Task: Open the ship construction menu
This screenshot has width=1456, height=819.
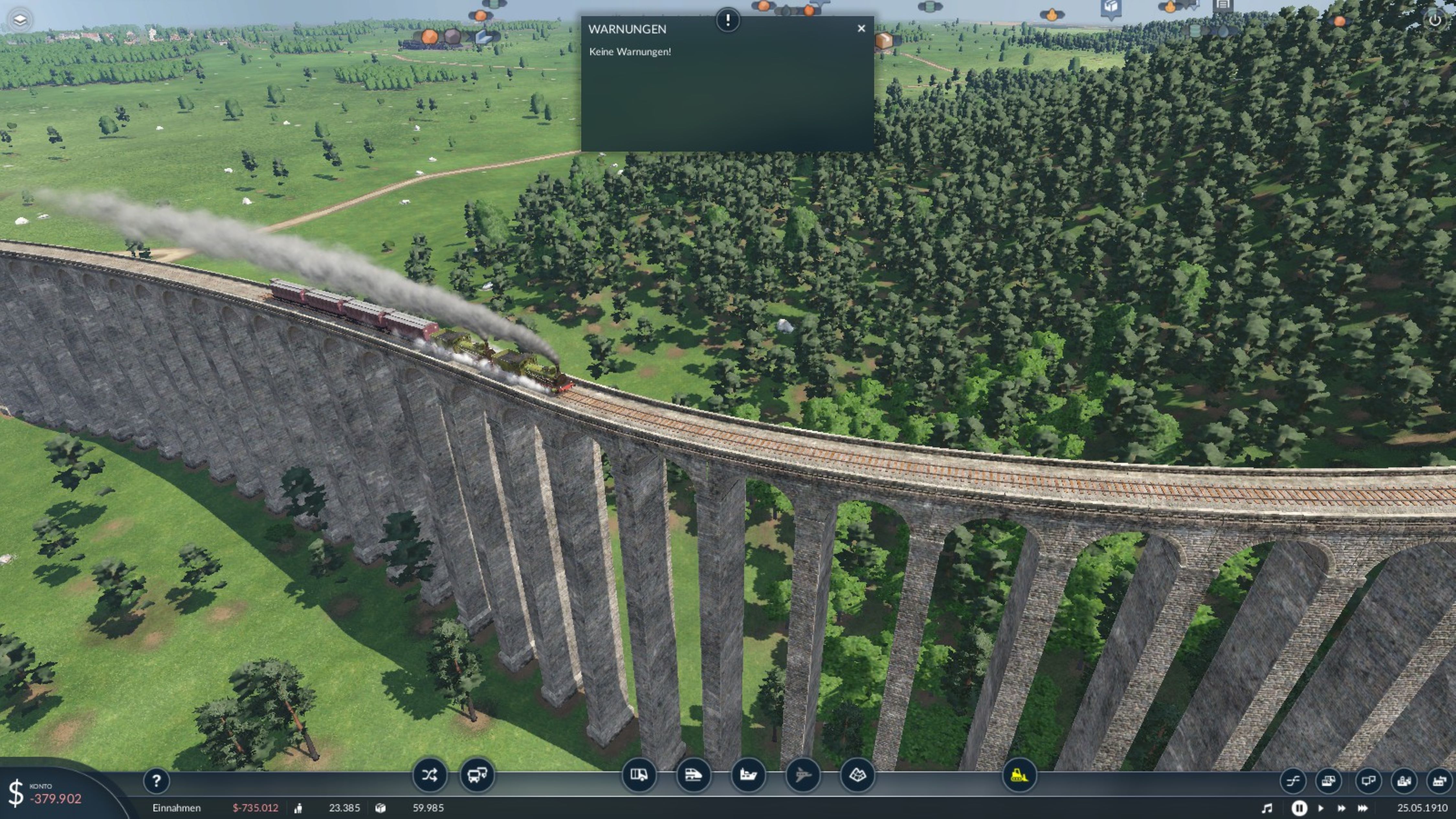Action: [748, 775]
